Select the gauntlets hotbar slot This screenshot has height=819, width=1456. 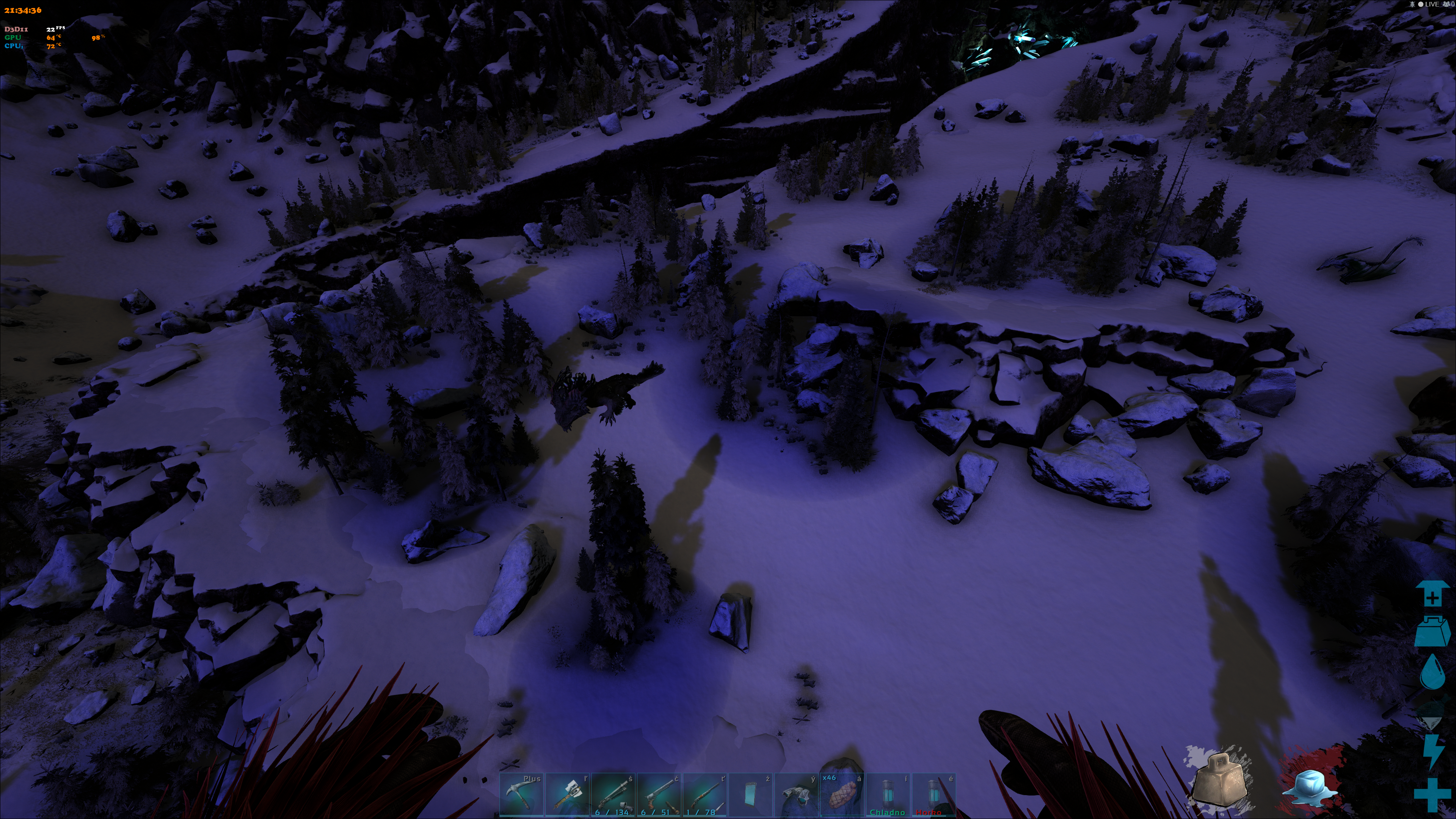[x=796, y=795]
